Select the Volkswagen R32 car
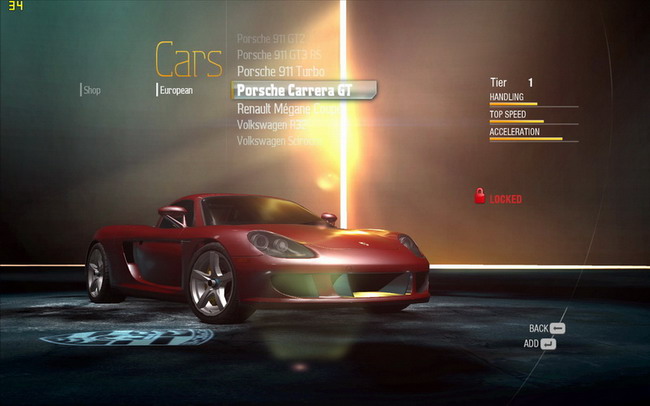Viewport: 650px width, 406px height. point(266,124)
